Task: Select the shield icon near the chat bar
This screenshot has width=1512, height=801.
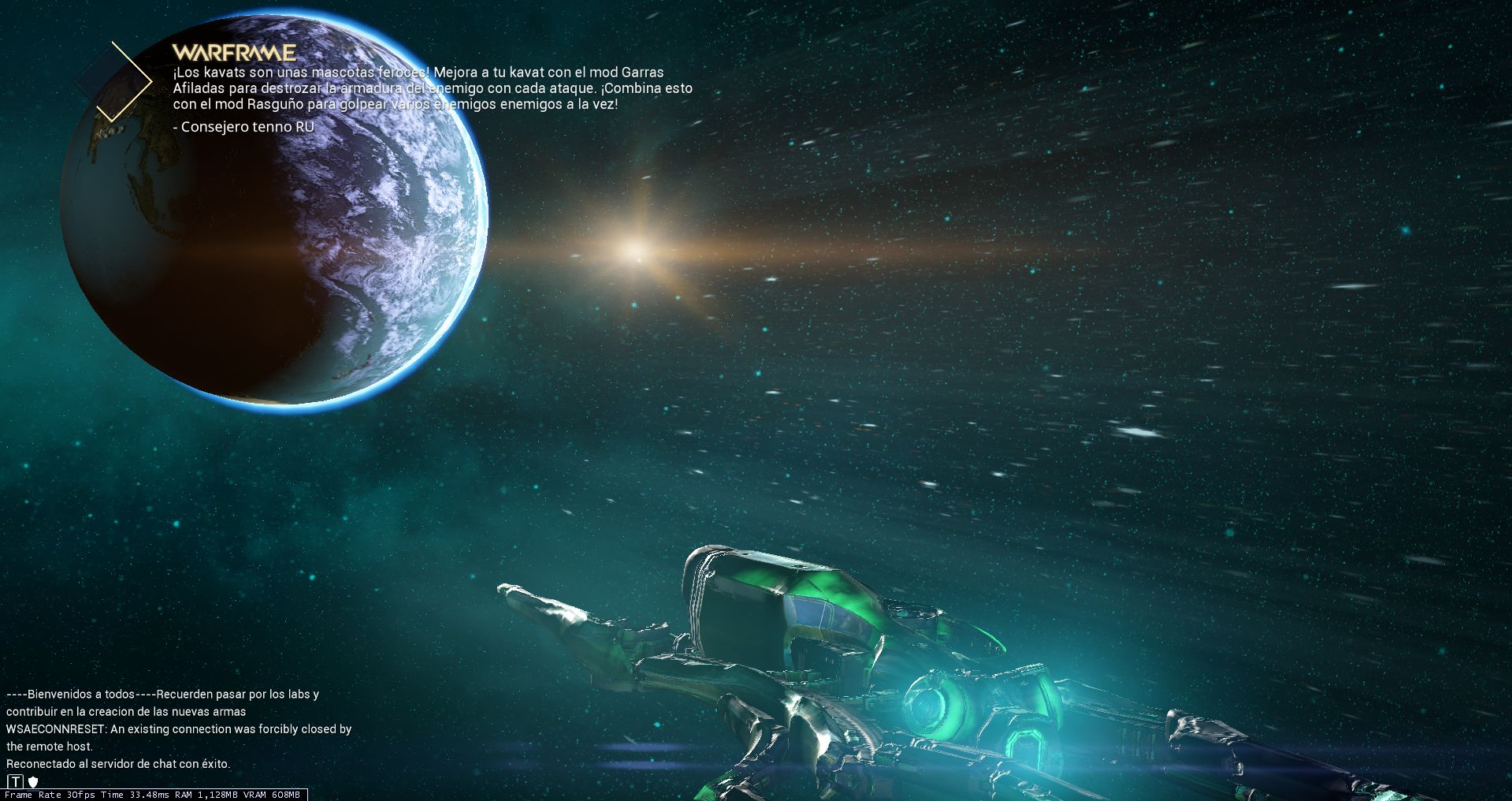Action: coord(32,783)
